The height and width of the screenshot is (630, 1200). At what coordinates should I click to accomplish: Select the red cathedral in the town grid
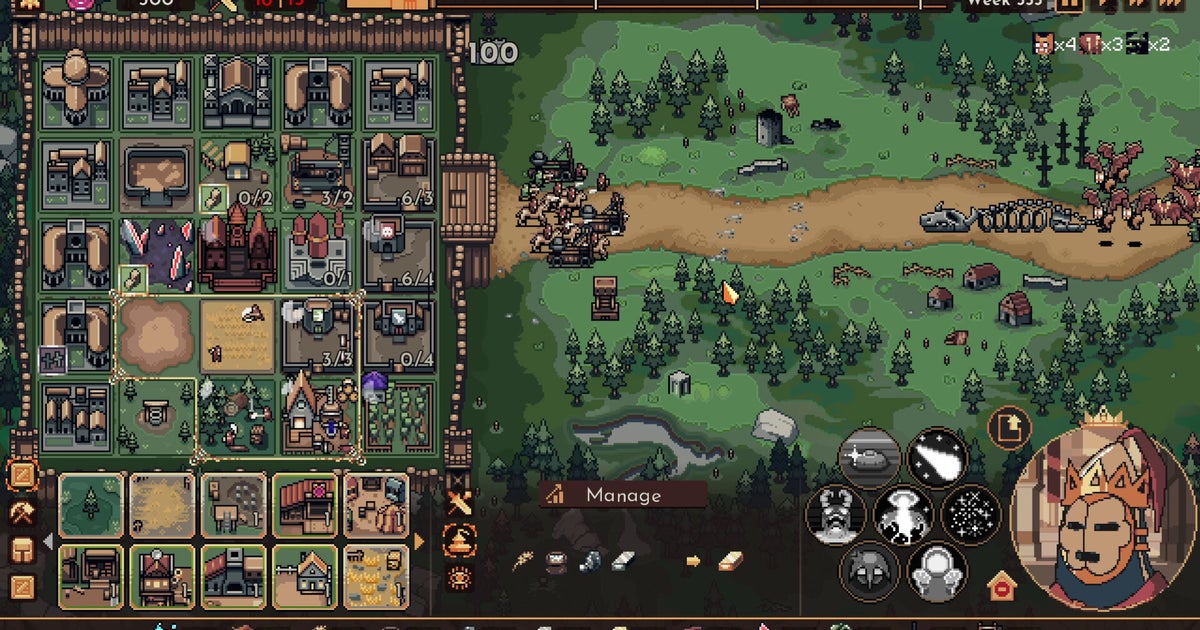click(x=236, y=248)
